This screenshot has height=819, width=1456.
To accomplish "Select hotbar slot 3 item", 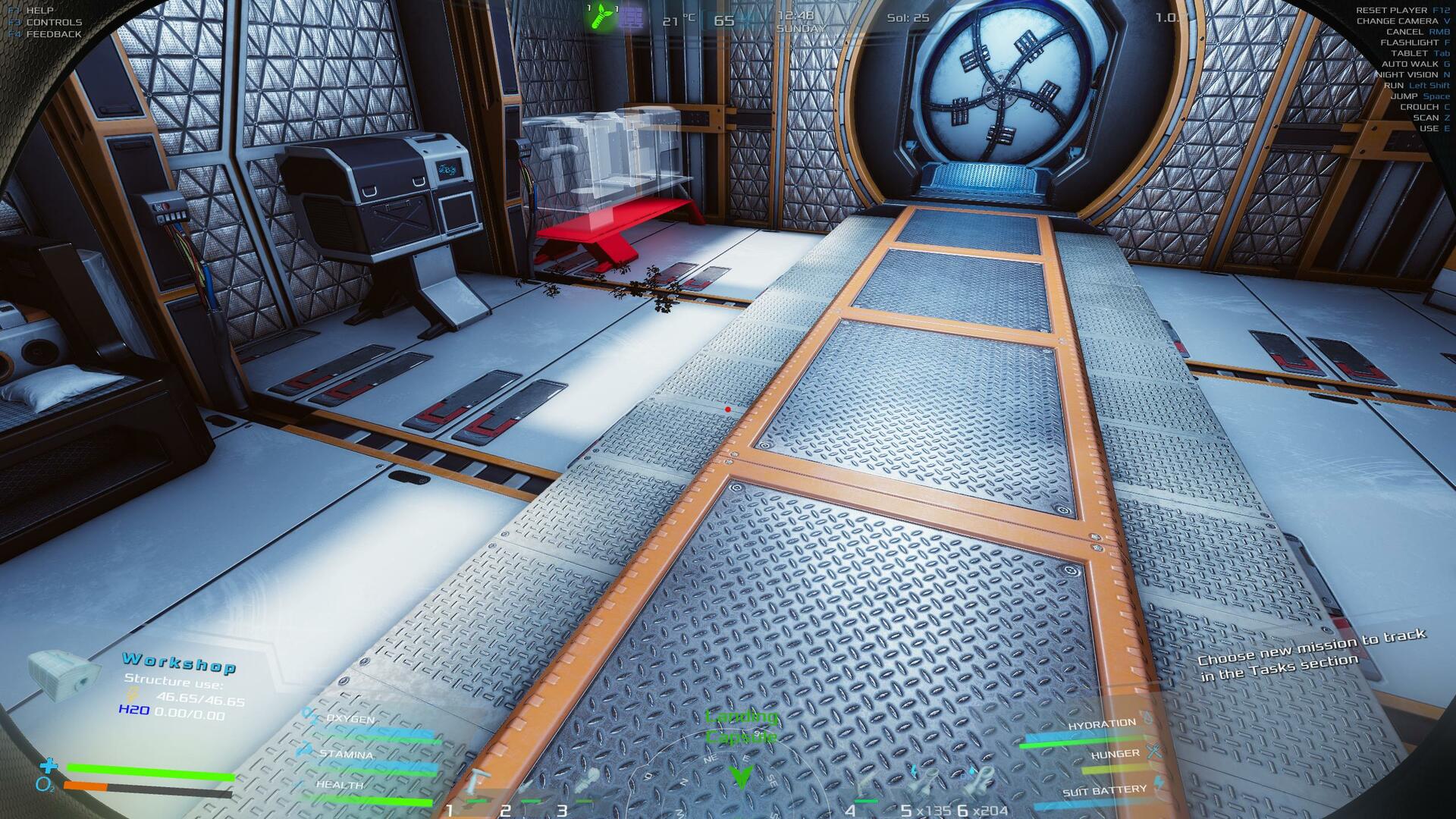I will tap(586, 780).
